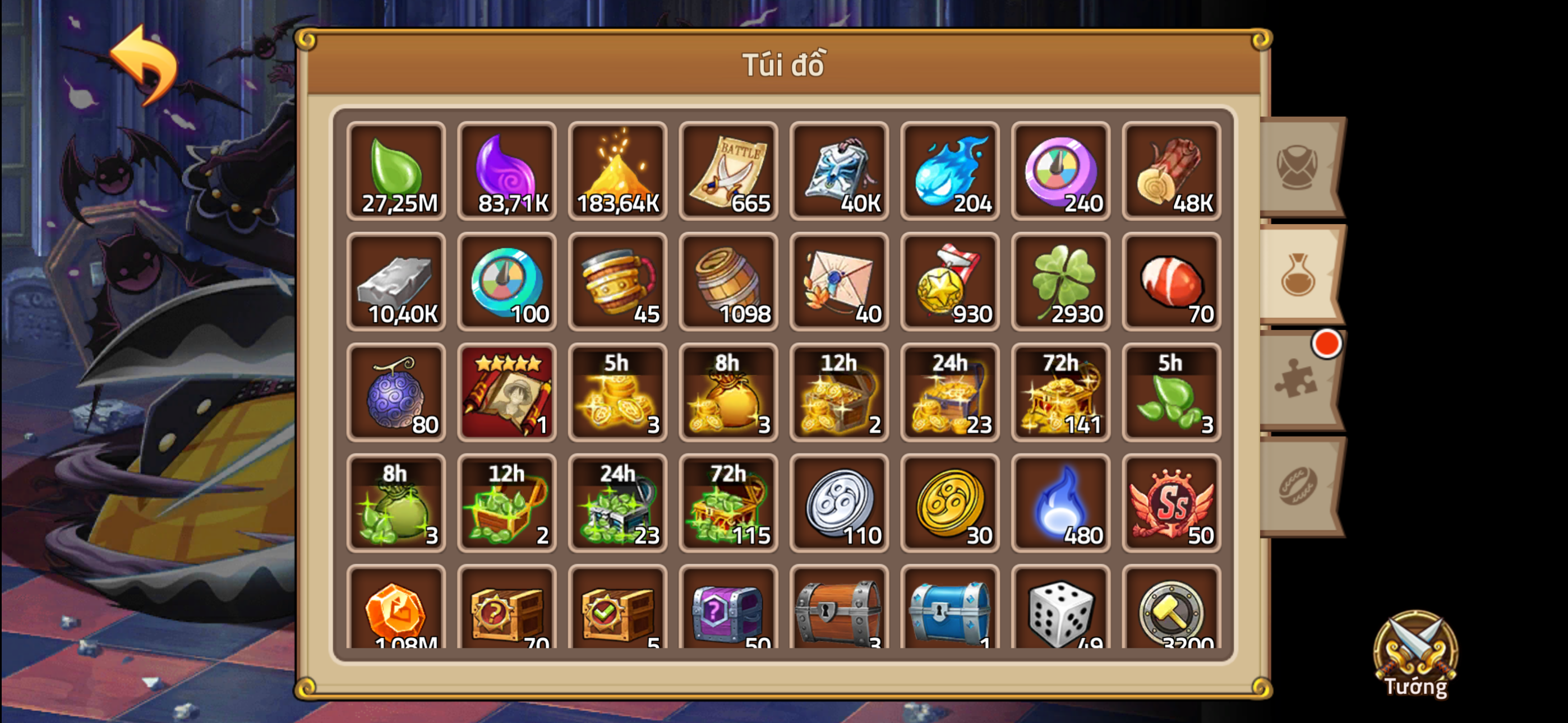Select the golden hammer token
This screenshot has width=1568, height=723.
(1172, 615)
